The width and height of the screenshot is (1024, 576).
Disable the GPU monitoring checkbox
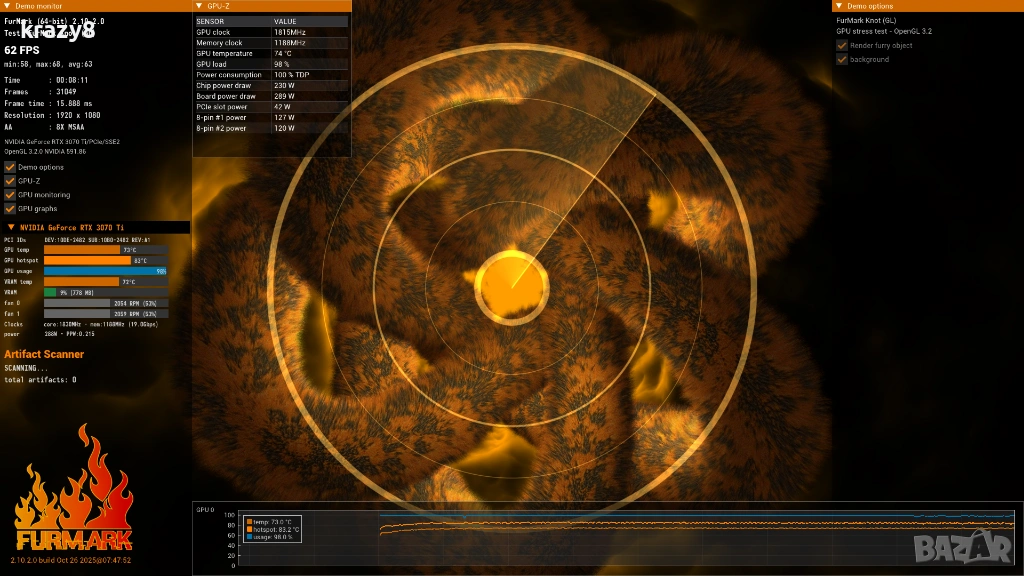tap(10, 195)
